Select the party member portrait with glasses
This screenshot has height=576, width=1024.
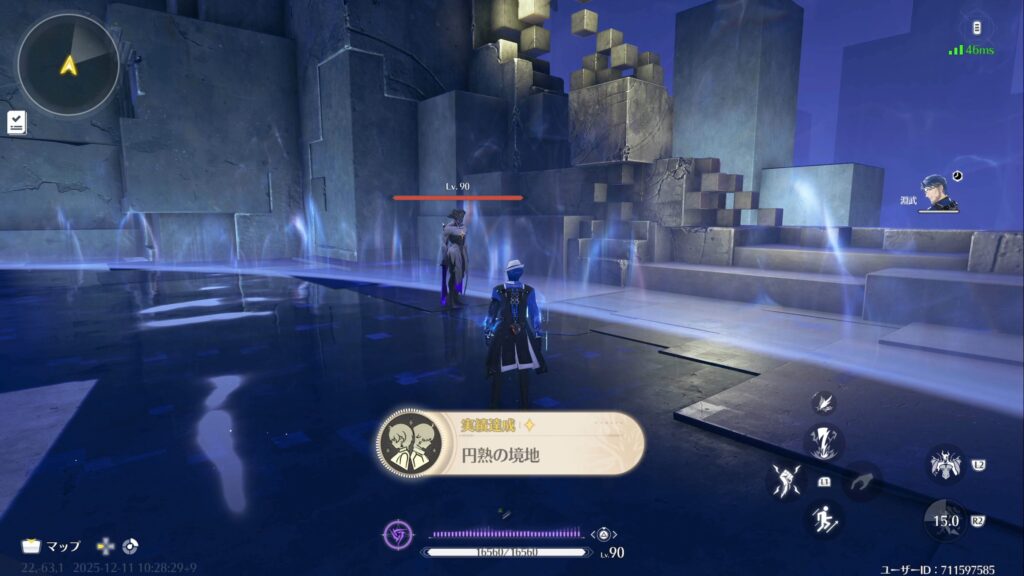click(x=937, y=193)
